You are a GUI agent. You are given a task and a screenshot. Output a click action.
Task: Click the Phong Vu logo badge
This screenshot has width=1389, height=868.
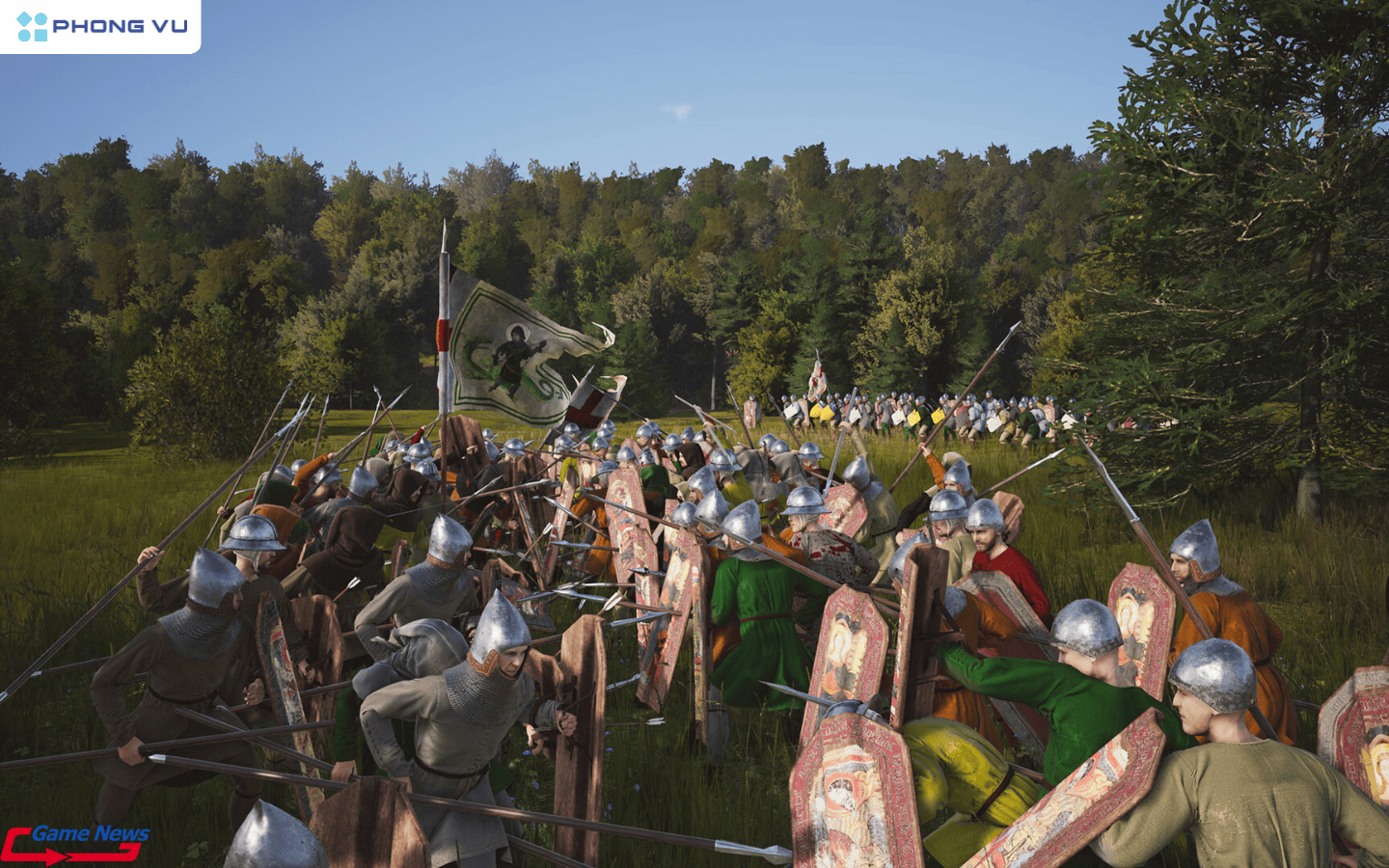point(100,26)
